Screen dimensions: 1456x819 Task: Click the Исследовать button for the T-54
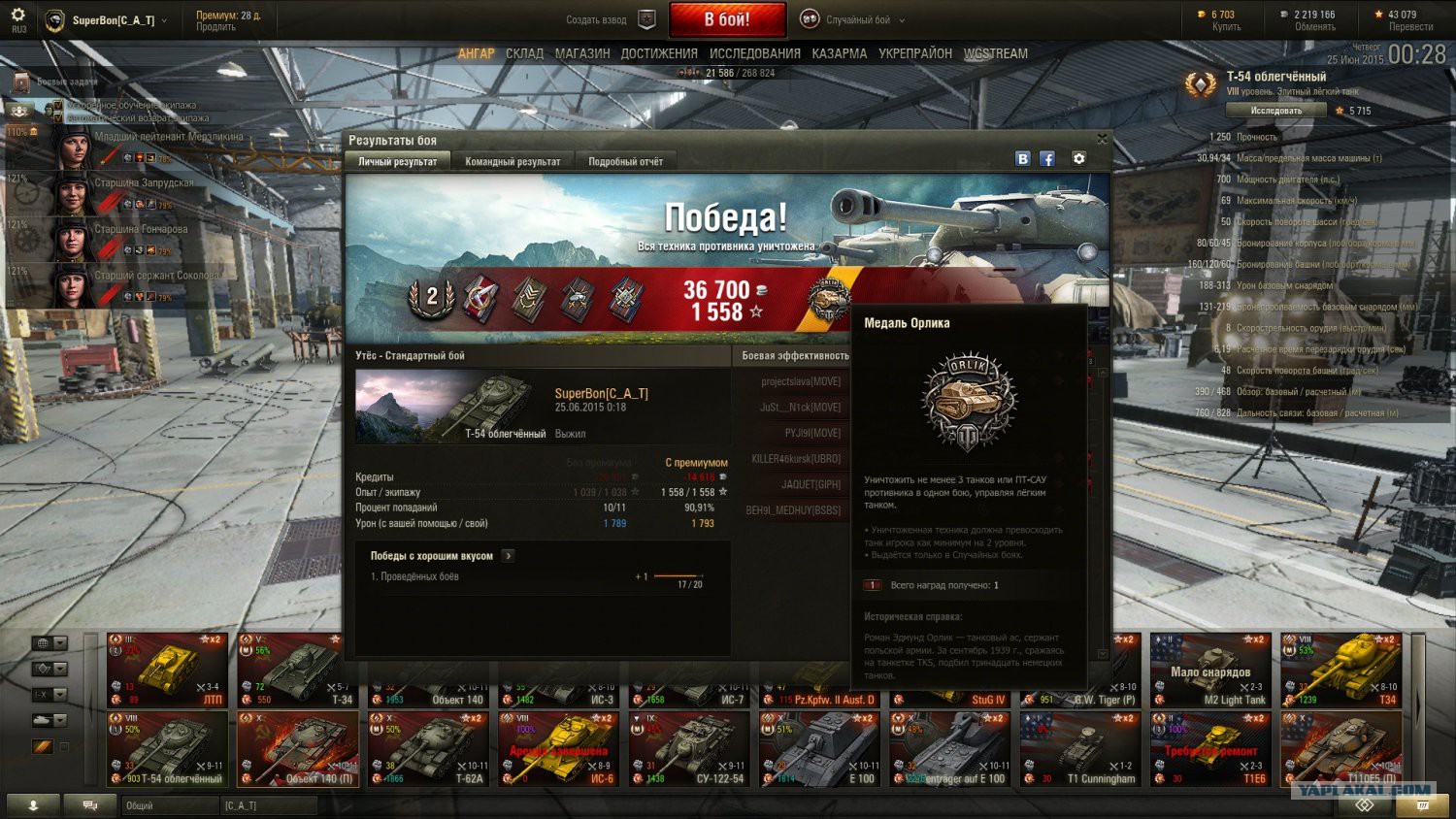coord(1275,111)
